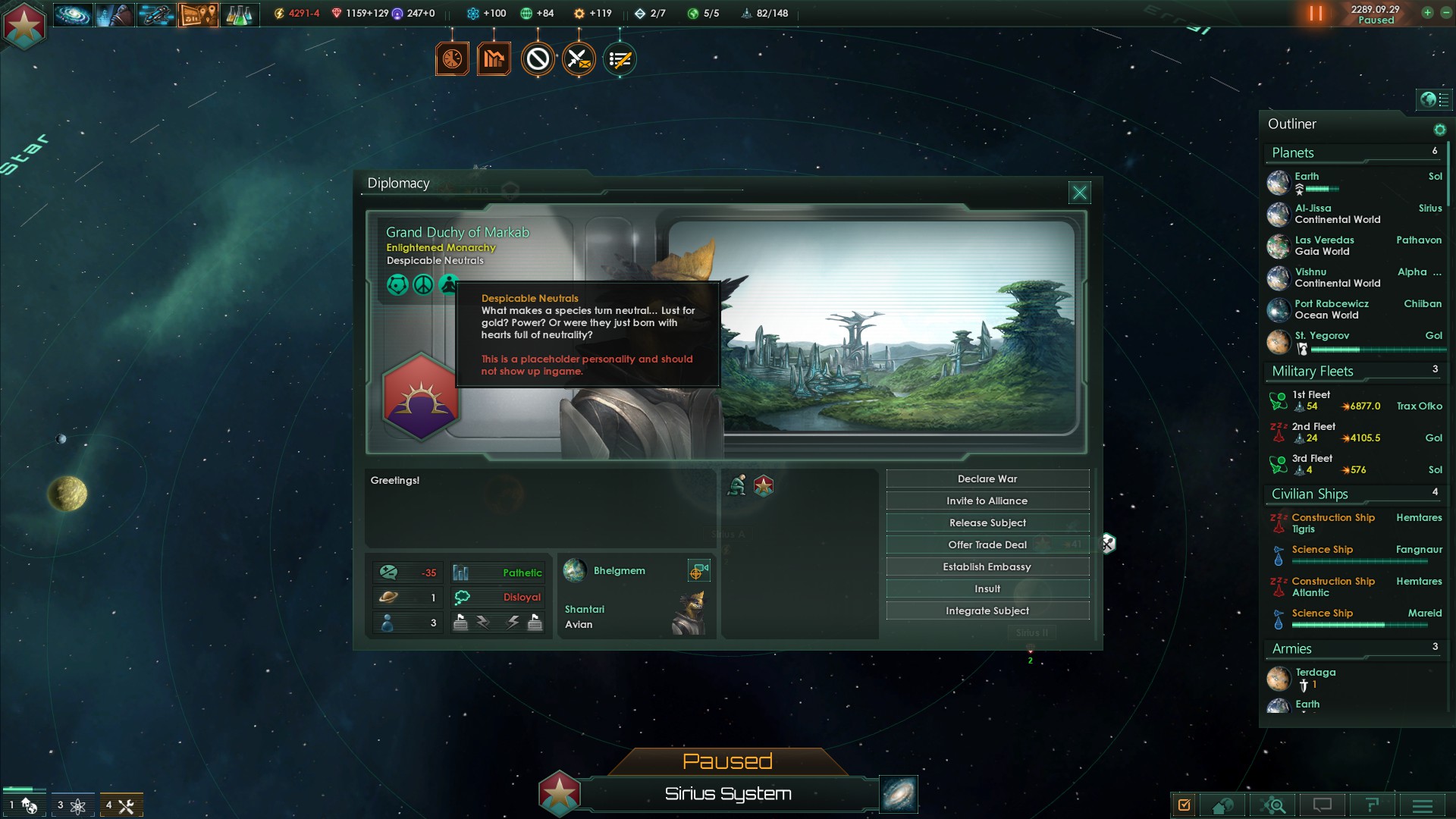The image size is (1456, 819).
Task: Increase game speed with plus button
Action: coord(1427,13)
